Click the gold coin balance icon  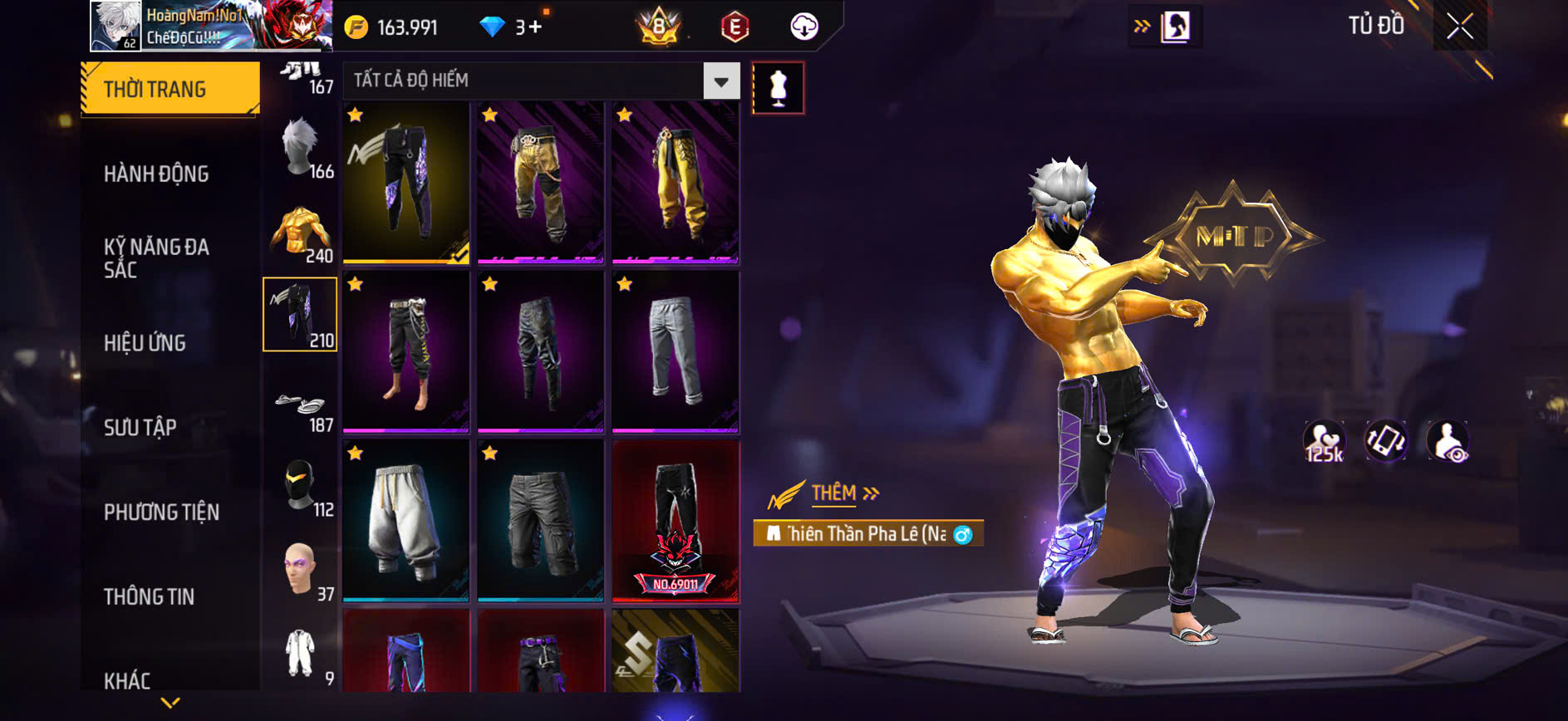[358, 26]
